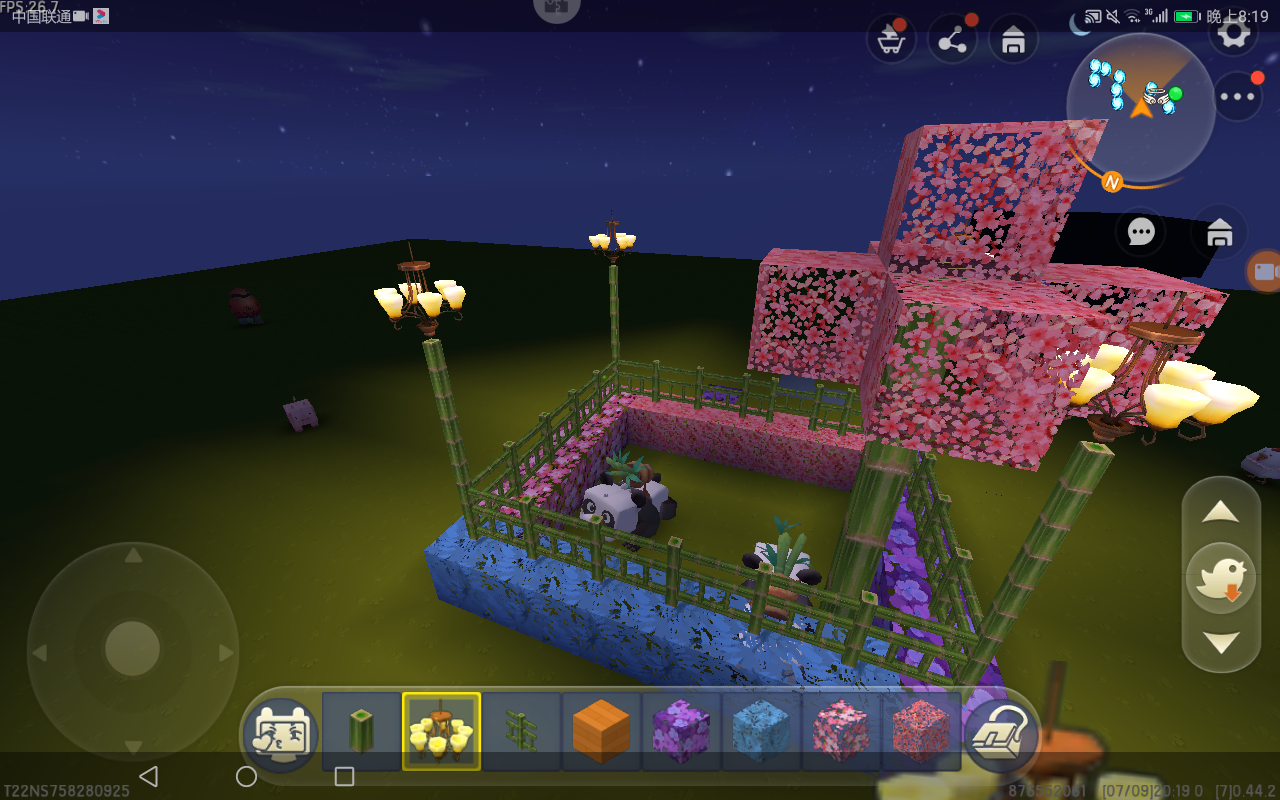Fly upward with the up arrow
Image resolution: width=1280 pixels, height=800 pixels.
click(x=1221, y=513)
